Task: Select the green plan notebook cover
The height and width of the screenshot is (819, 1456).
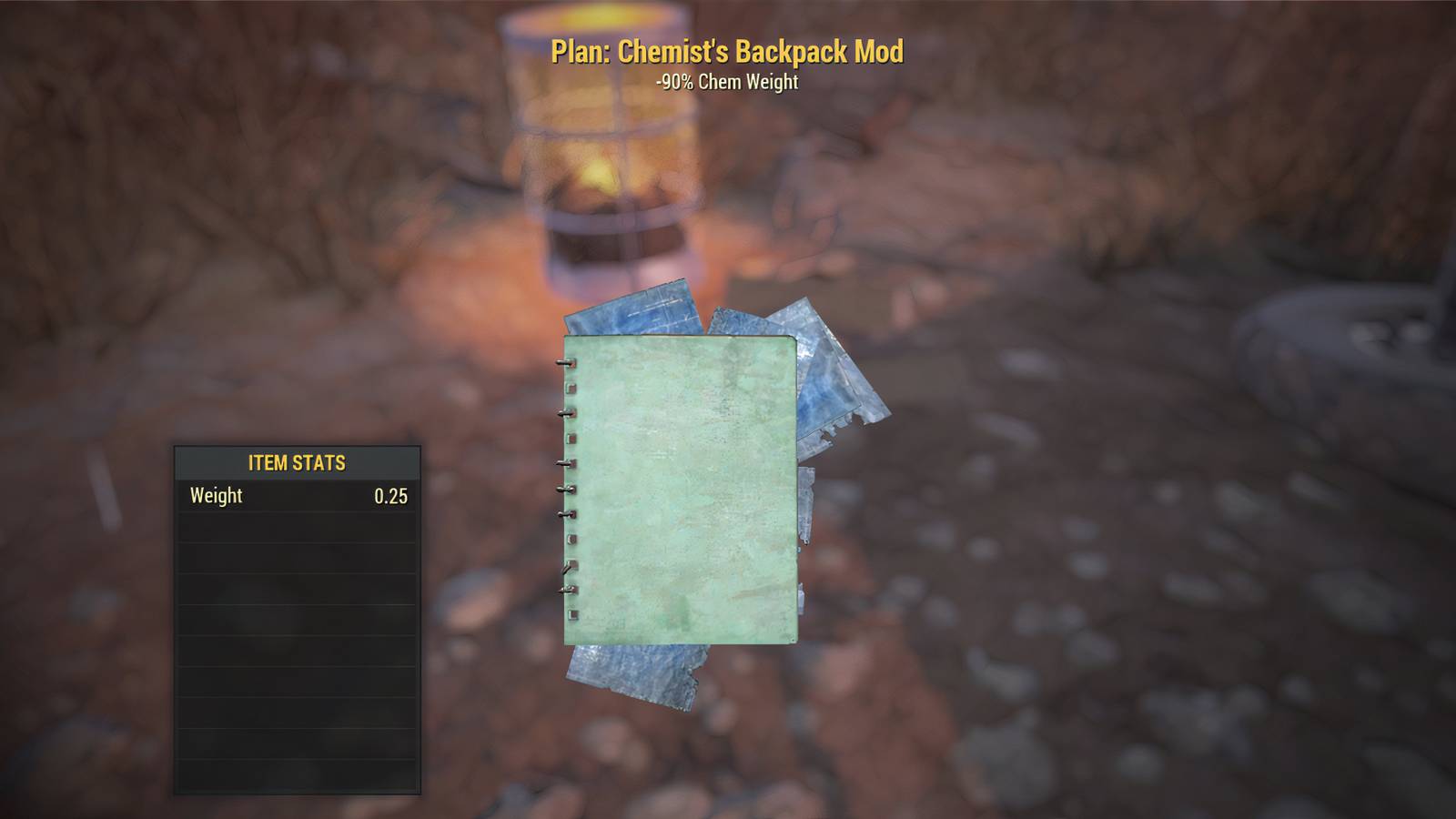Action: 682,491
